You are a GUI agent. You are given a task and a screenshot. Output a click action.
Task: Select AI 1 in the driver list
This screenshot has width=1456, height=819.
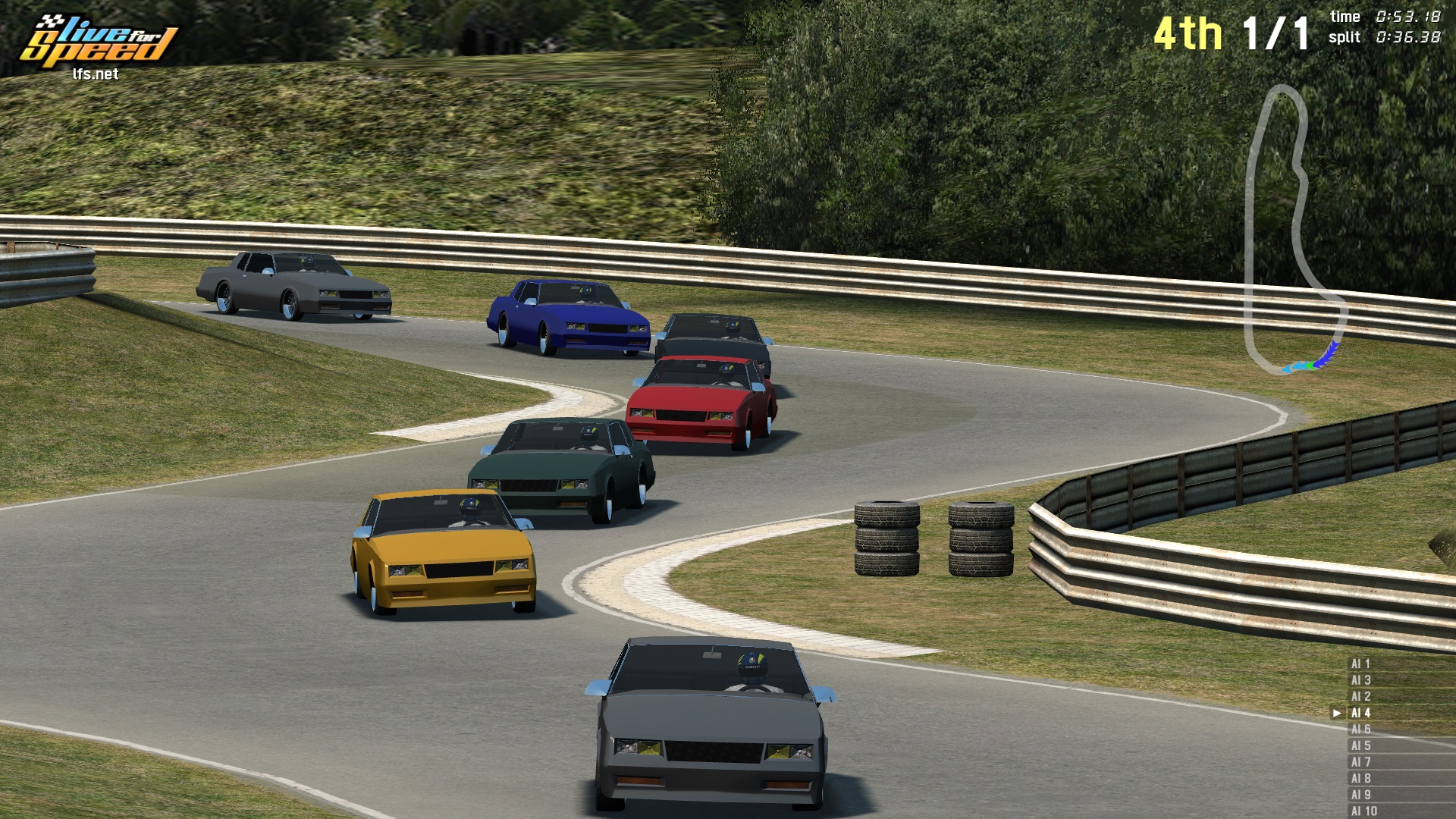click(x=1360, y=664)
